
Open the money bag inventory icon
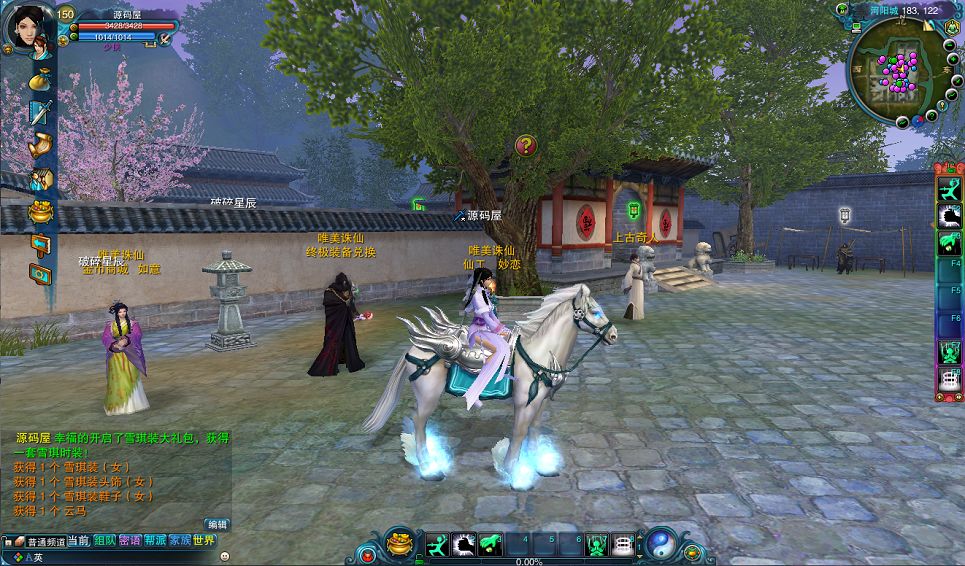click(40, 79)
